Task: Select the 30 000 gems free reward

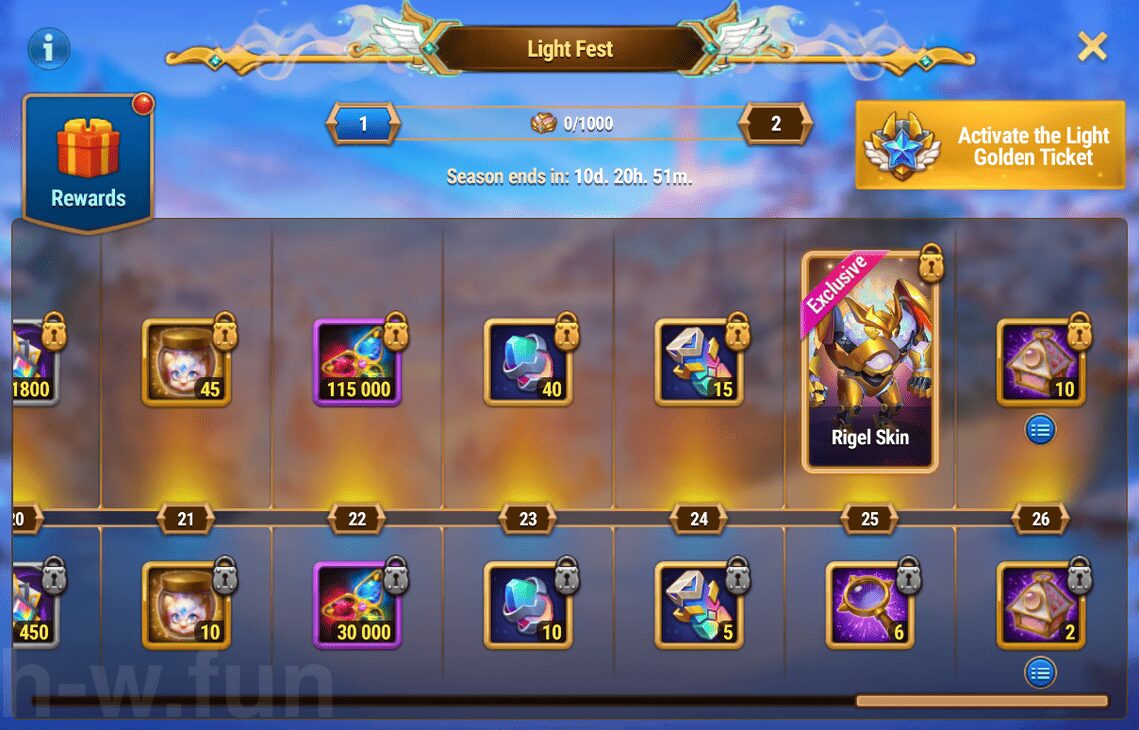Action: pos(357,604)
